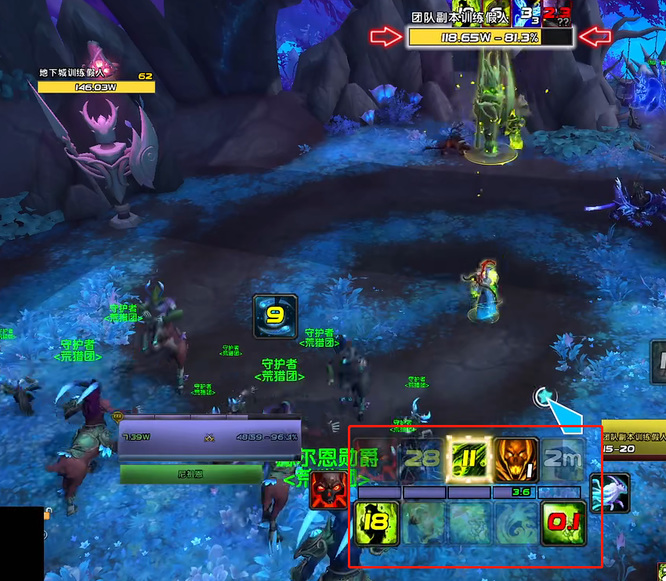Activate the glowing green ability showing 11
This screenshot has height=581, width=666.
tap(469, 461)
